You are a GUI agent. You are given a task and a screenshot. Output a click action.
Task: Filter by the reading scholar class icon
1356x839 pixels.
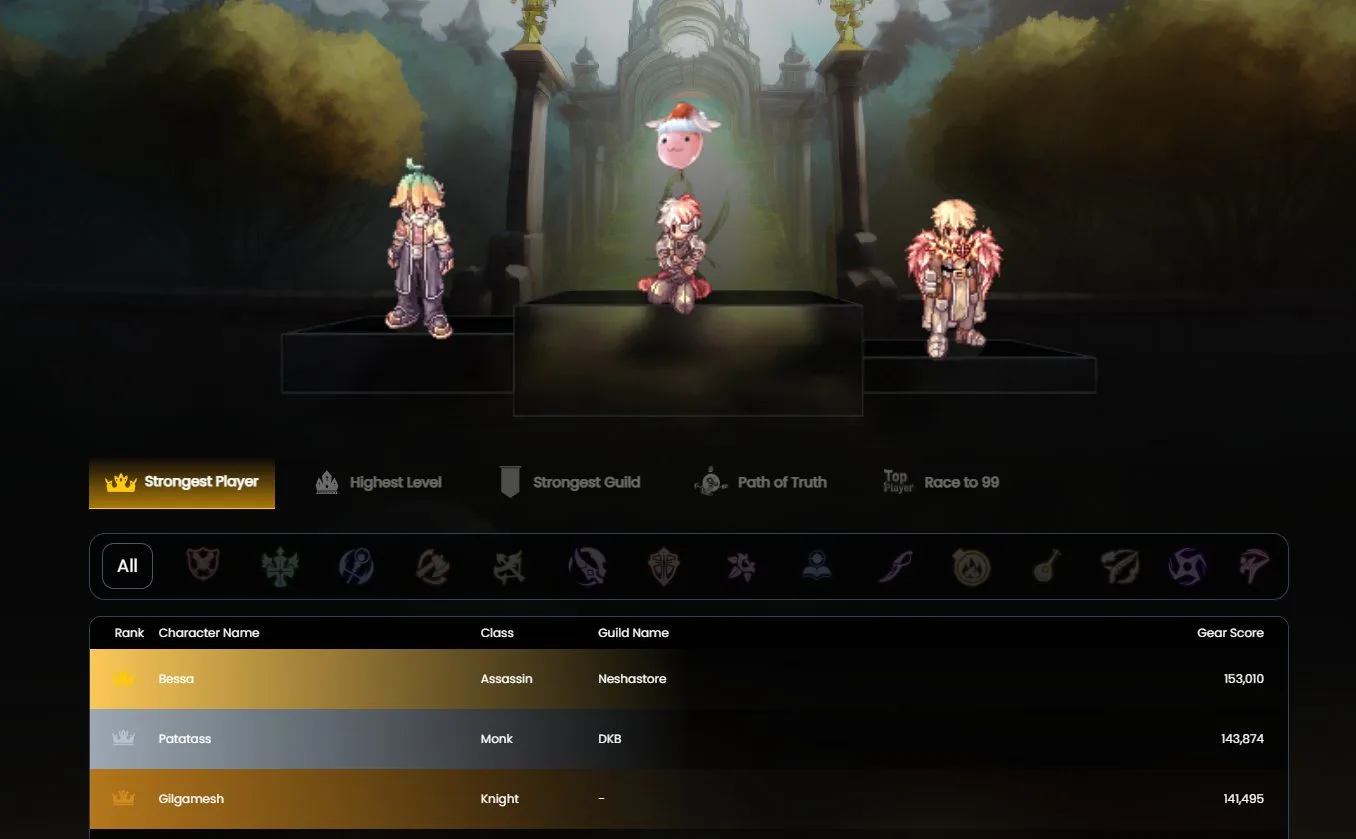click(816, 566)
